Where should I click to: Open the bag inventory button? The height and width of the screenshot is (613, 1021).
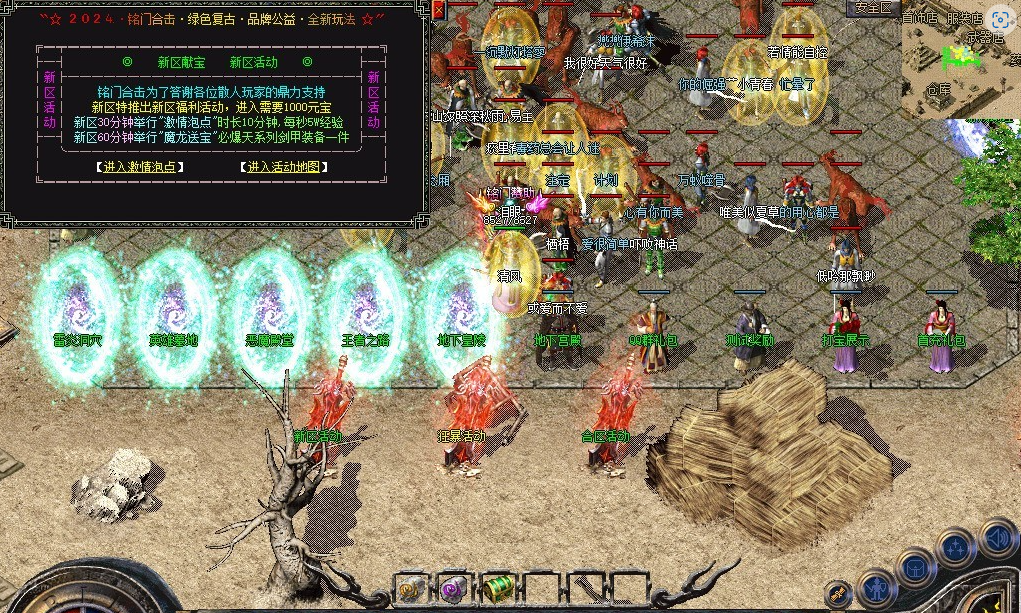[x=915, y=570]
